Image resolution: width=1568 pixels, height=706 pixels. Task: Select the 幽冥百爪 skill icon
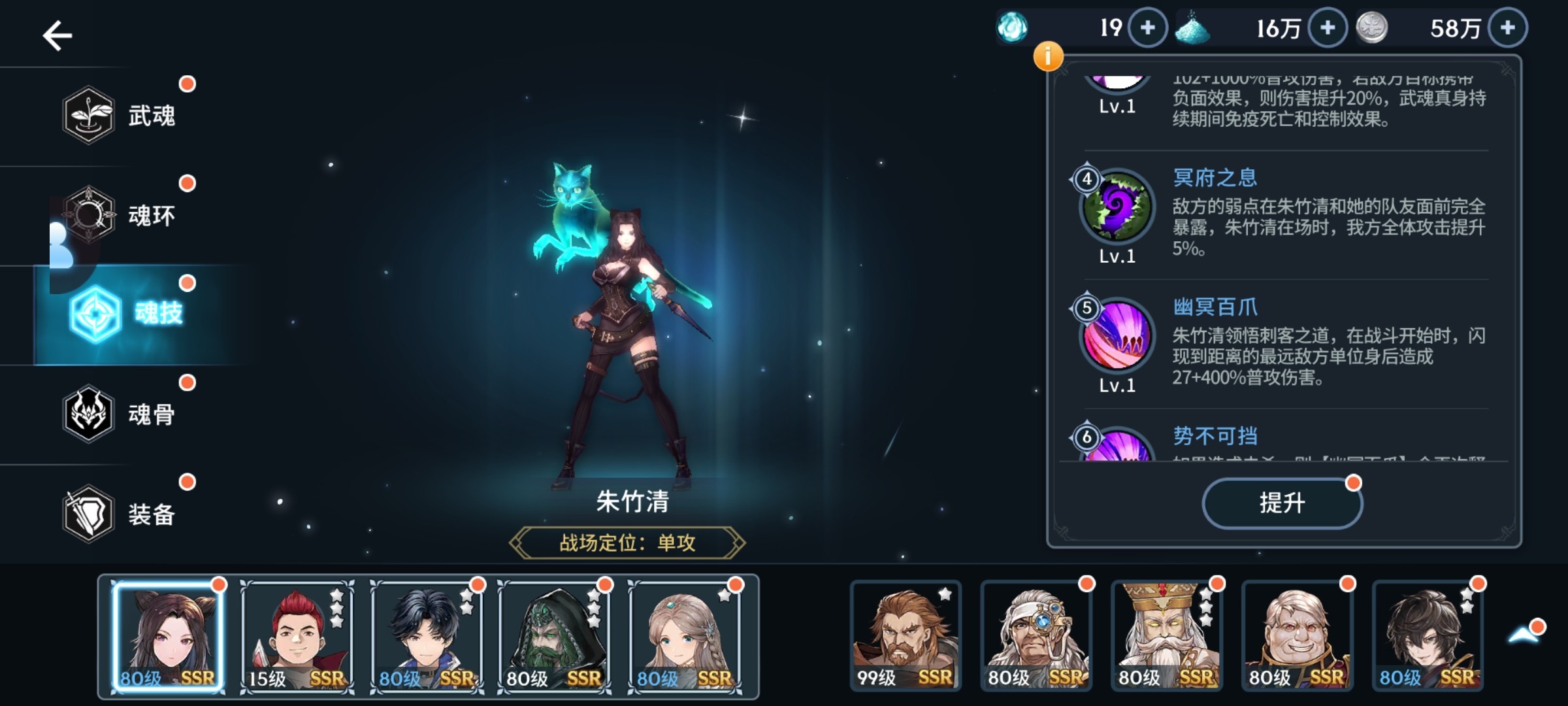(1117, 337)
